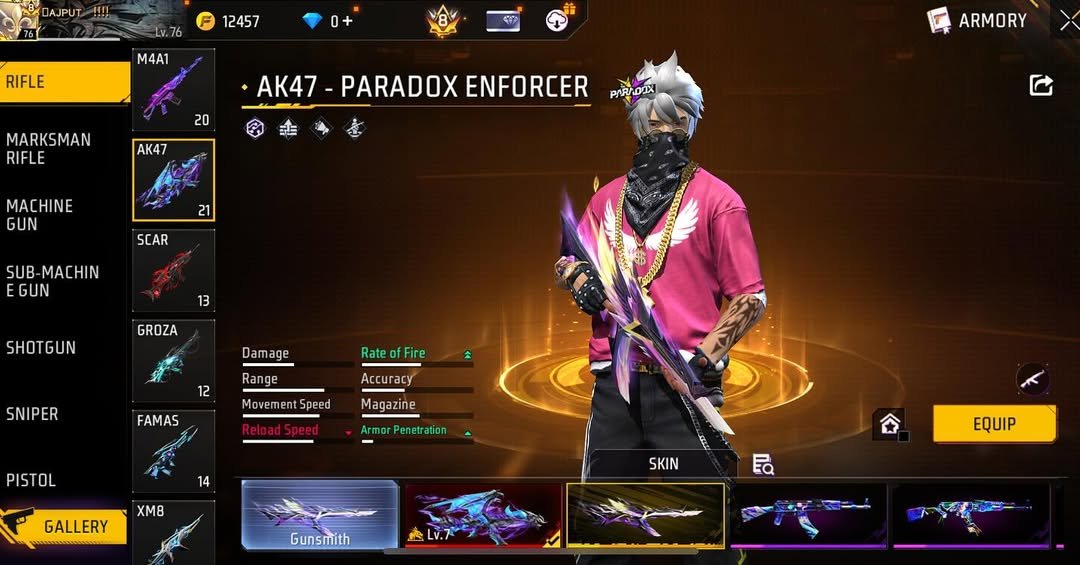Equip the selected AK47 skin
Screen dimensions: 1080x565
click(x=994, y=424)
